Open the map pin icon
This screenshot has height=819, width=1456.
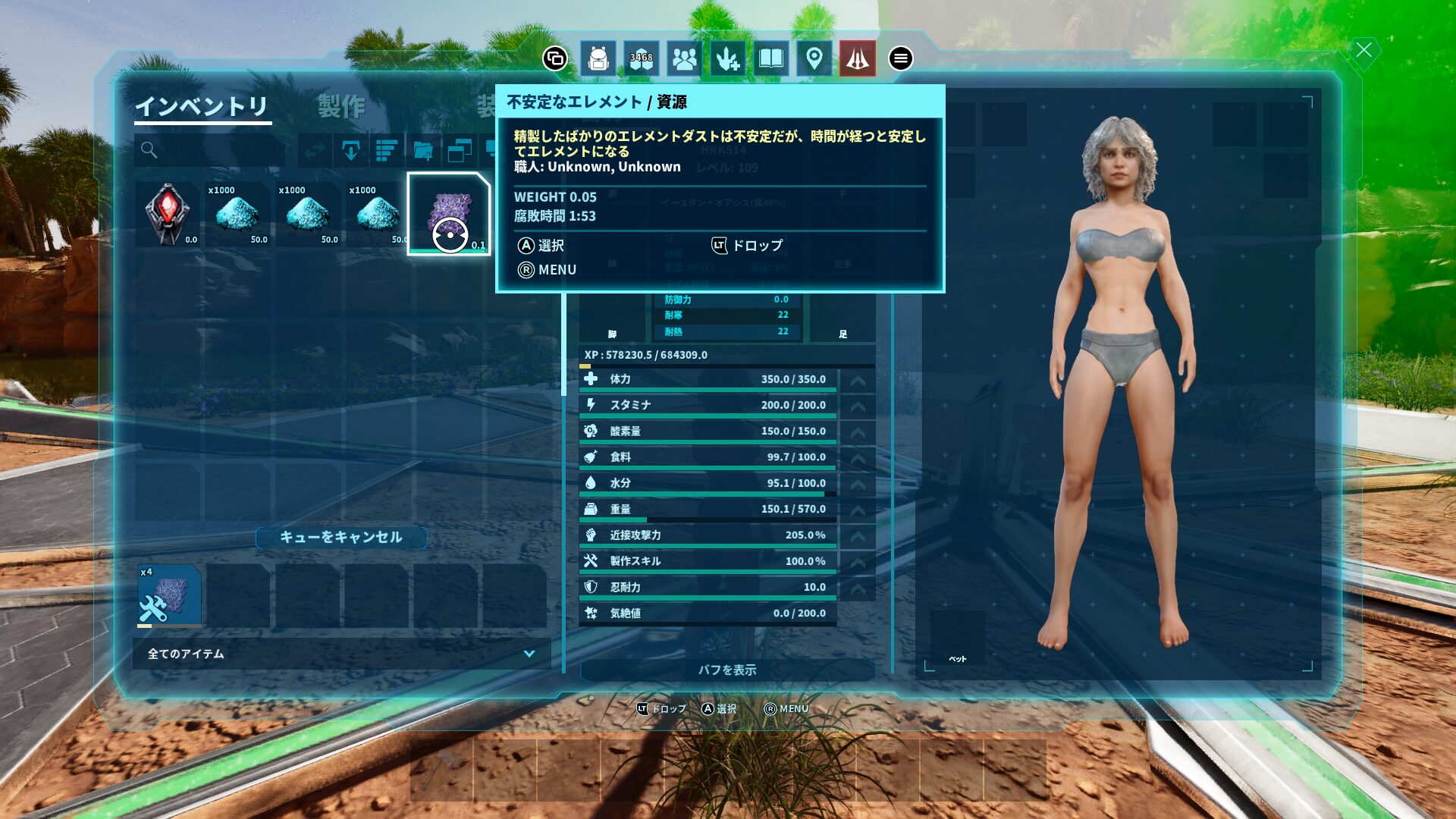click(x=814, y=58)
